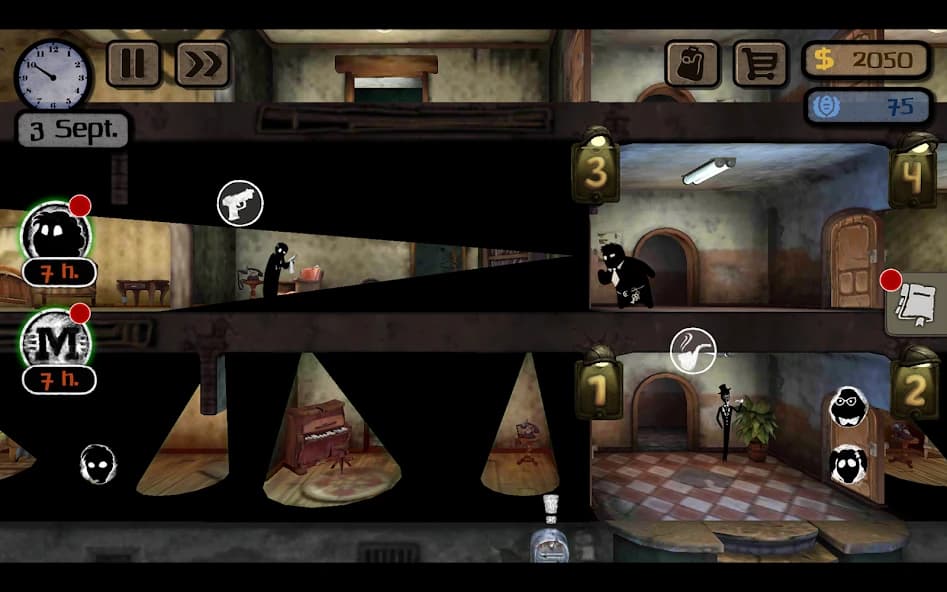The height and width of the screenshot is (592, 947).
Task: Select the glasses-wearing tenant face icon
Action: [848, 406]
